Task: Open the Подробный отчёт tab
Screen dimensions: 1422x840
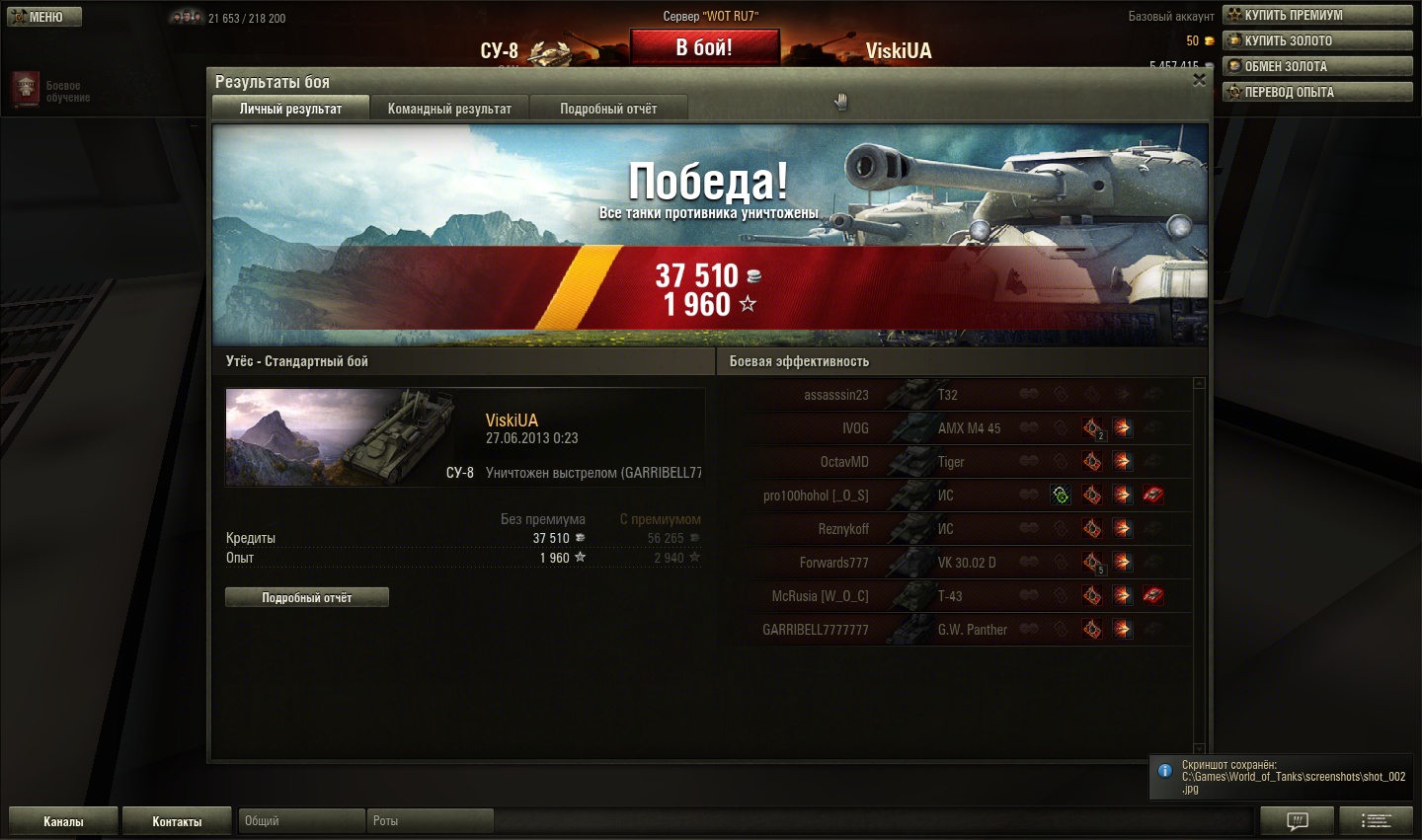Action: pos(608,109)
